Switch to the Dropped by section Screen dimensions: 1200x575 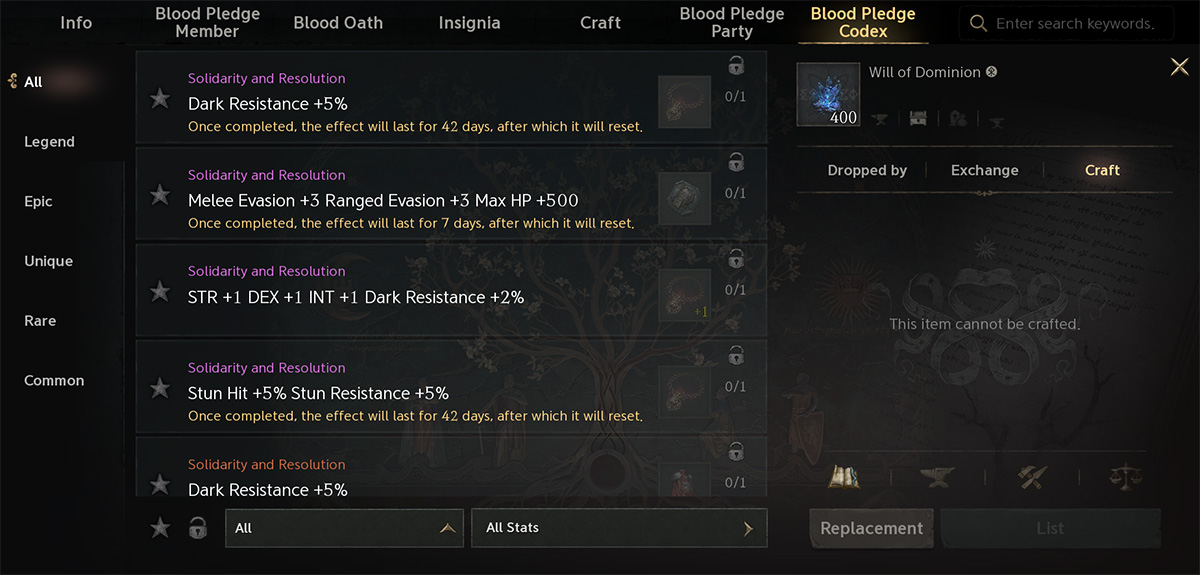[x=867, y=170]
